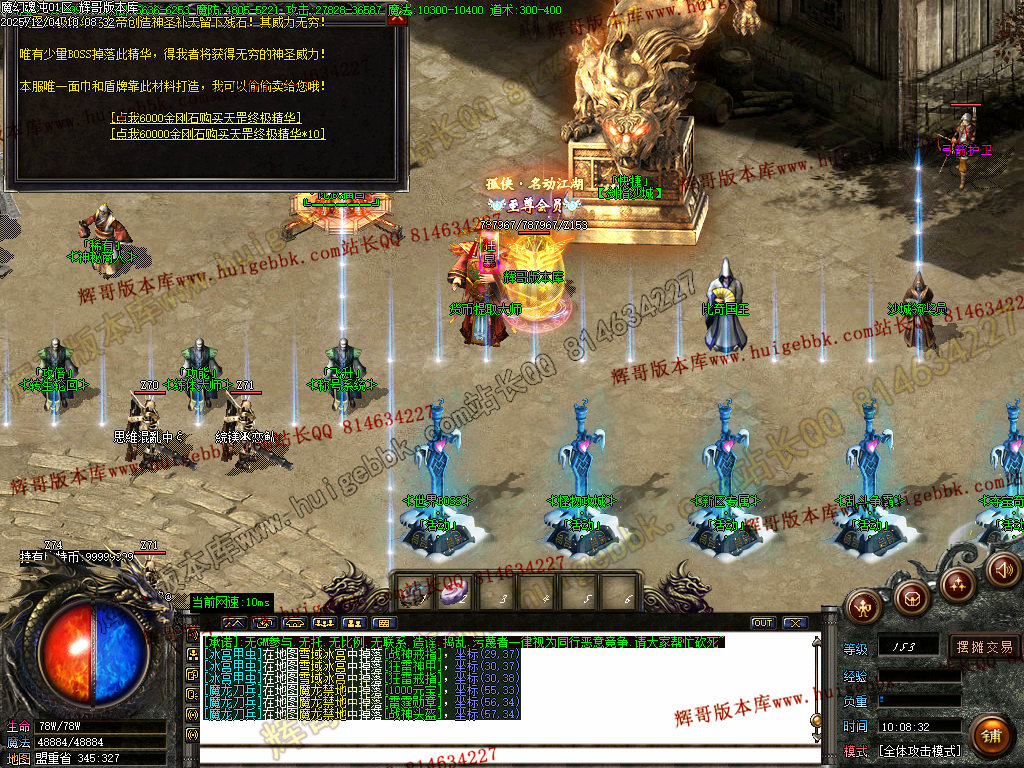Click the OUT button above chat
The width and height of the screenshot is (1024, 768).
[x=763, y=623]
